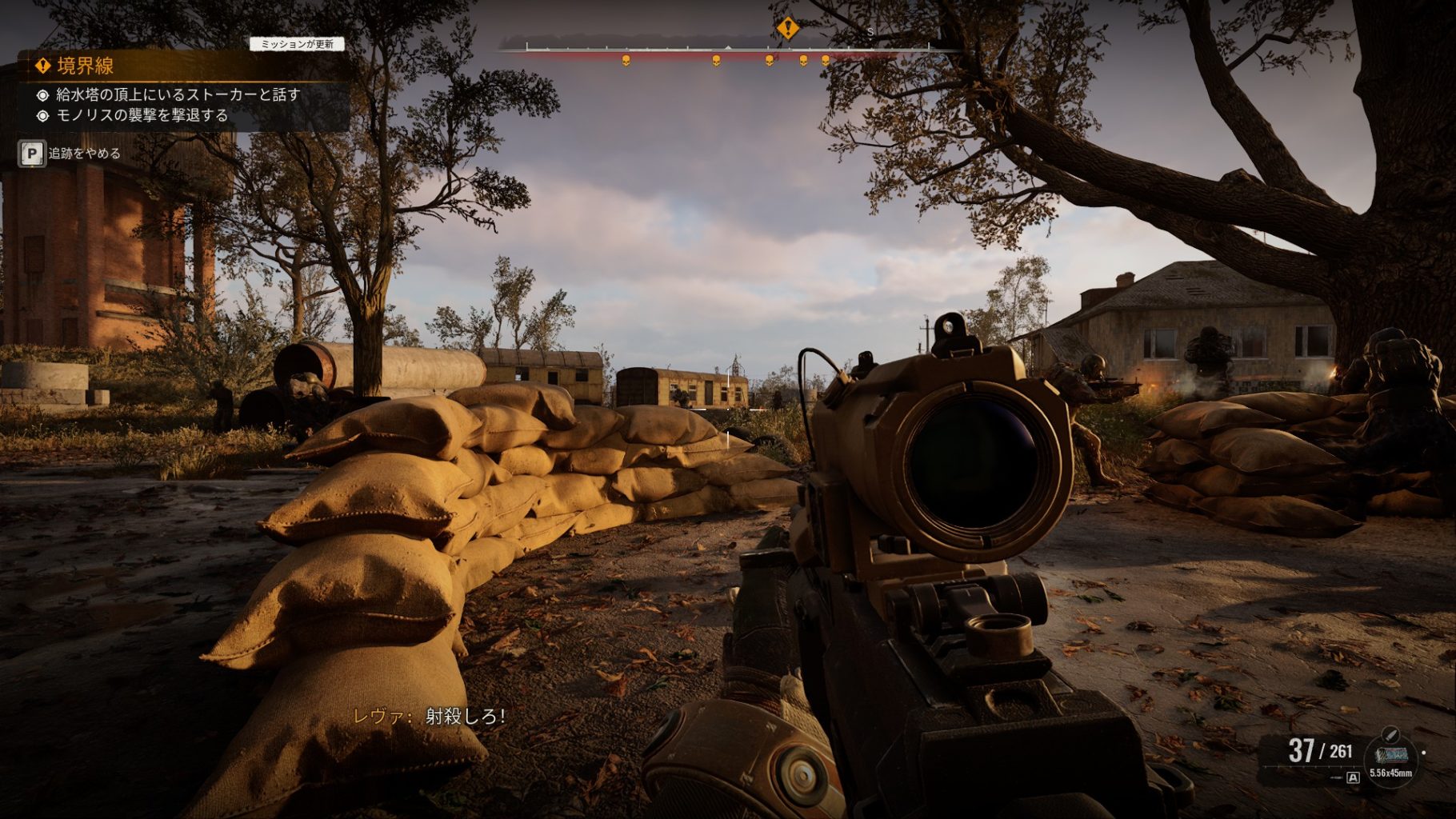Click the 5.56x45mm ammo type icon
This screenshot has height=819, width=1456.
pyautogui.click(x=1390, y=753)
